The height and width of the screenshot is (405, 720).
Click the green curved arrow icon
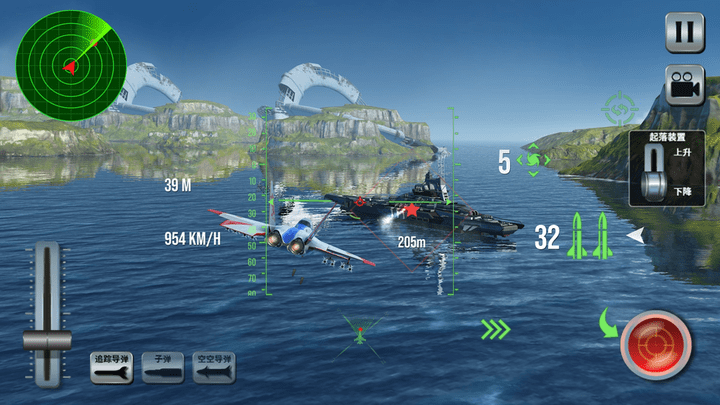(x=610, y=322)
